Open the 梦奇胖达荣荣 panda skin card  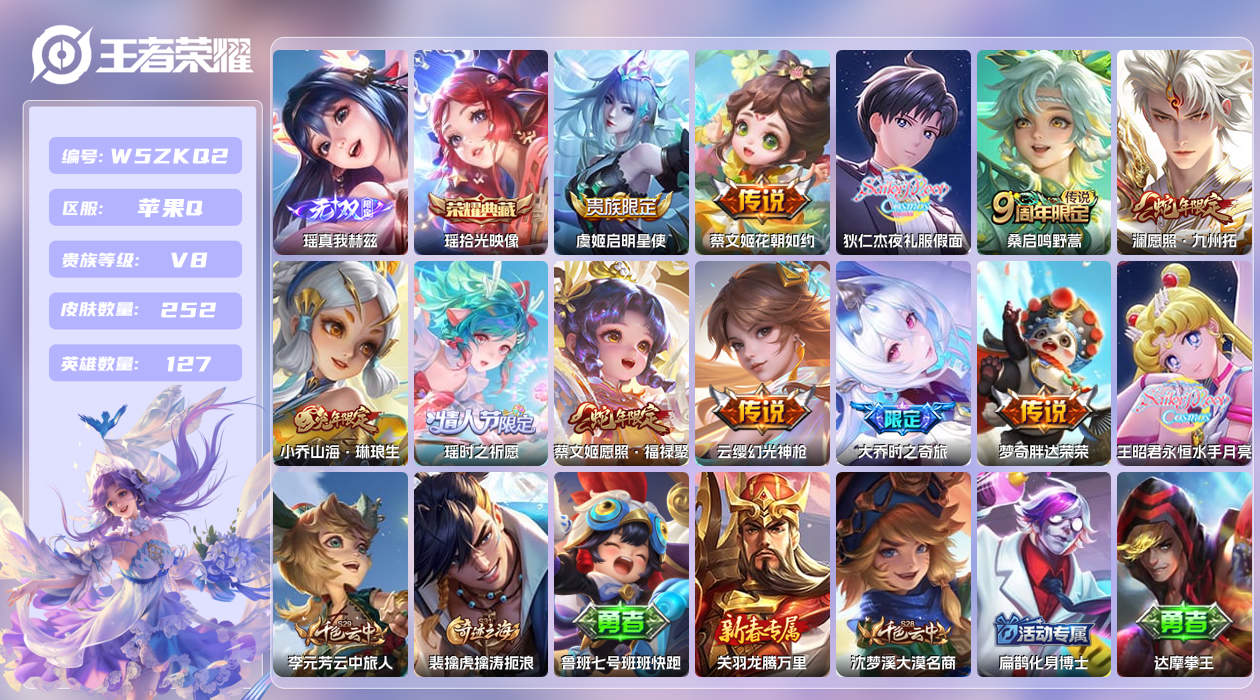(x=1043, y=363)
